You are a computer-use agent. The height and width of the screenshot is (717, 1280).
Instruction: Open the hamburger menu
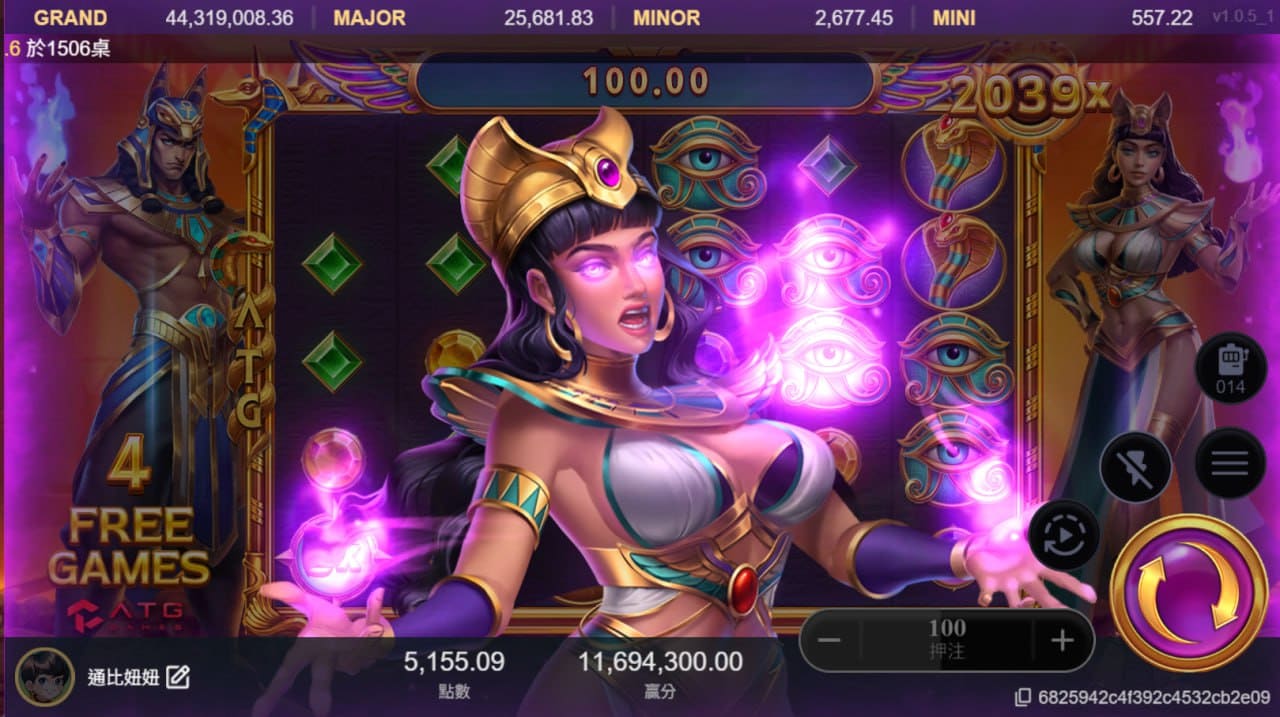pos(1229,463)
